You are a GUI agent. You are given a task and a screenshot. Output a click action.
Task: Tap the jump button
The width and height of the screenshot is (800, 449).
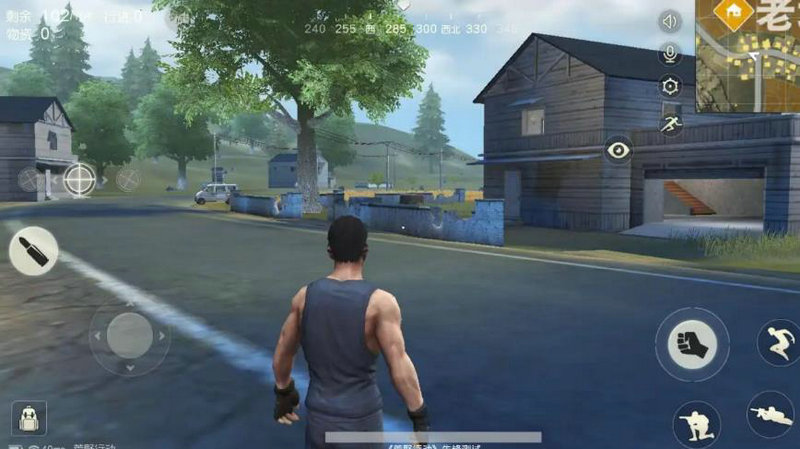click(x=777, y=342)
